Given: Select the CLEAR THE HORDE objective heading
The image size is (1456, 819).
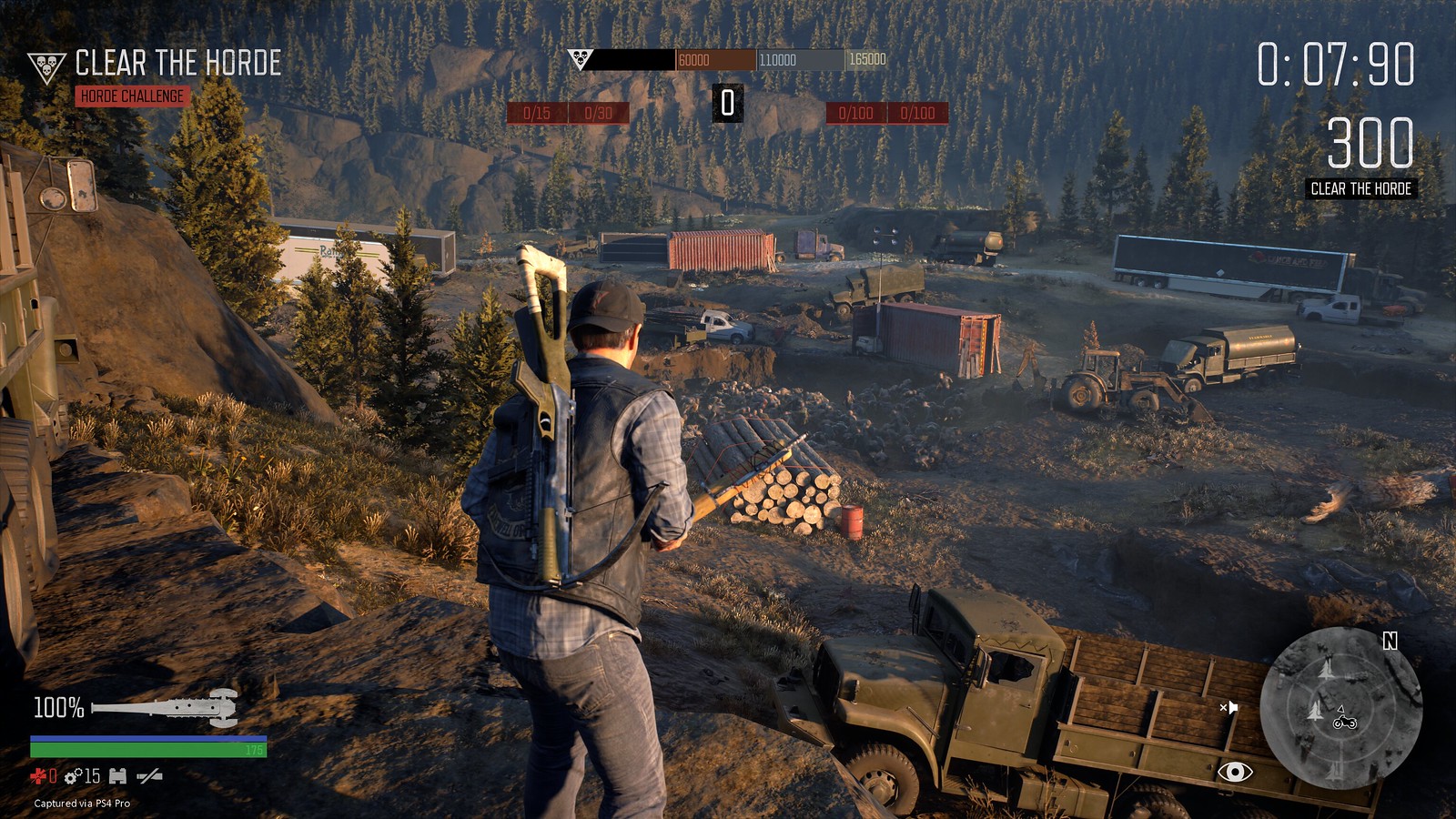Looking at the screenshot, I should (178, 63).
